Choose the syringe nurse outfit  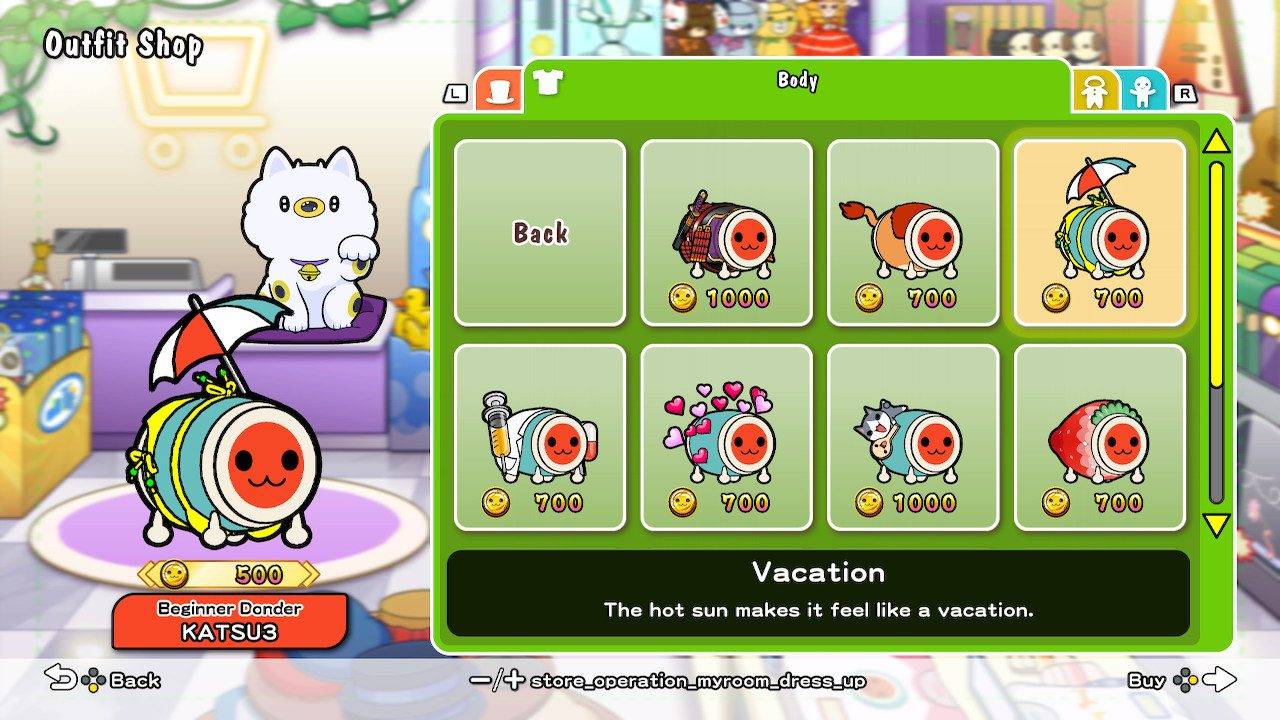[540, 437]
